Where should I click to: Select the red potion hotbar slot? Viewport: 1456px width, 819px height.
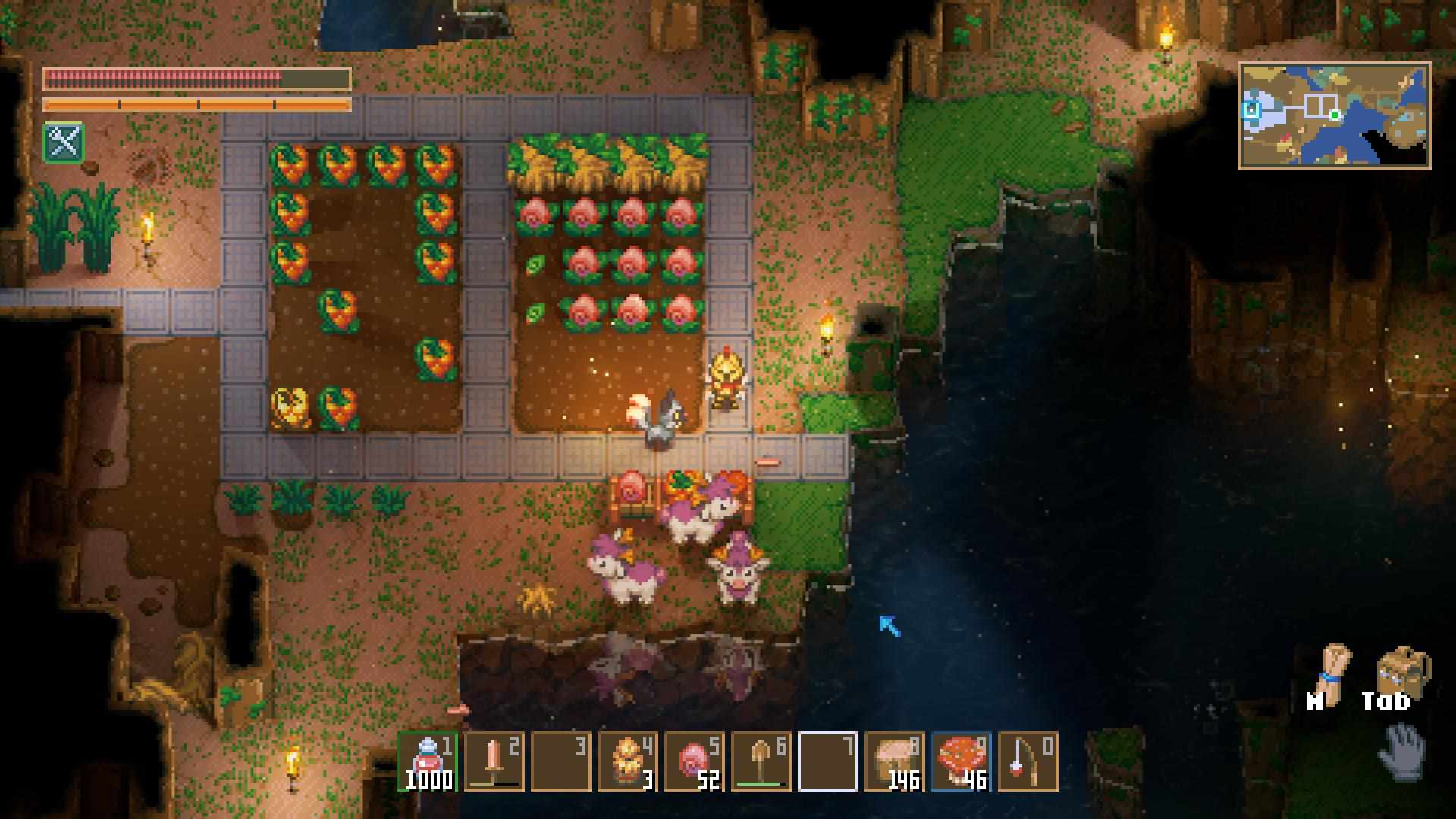428,761
